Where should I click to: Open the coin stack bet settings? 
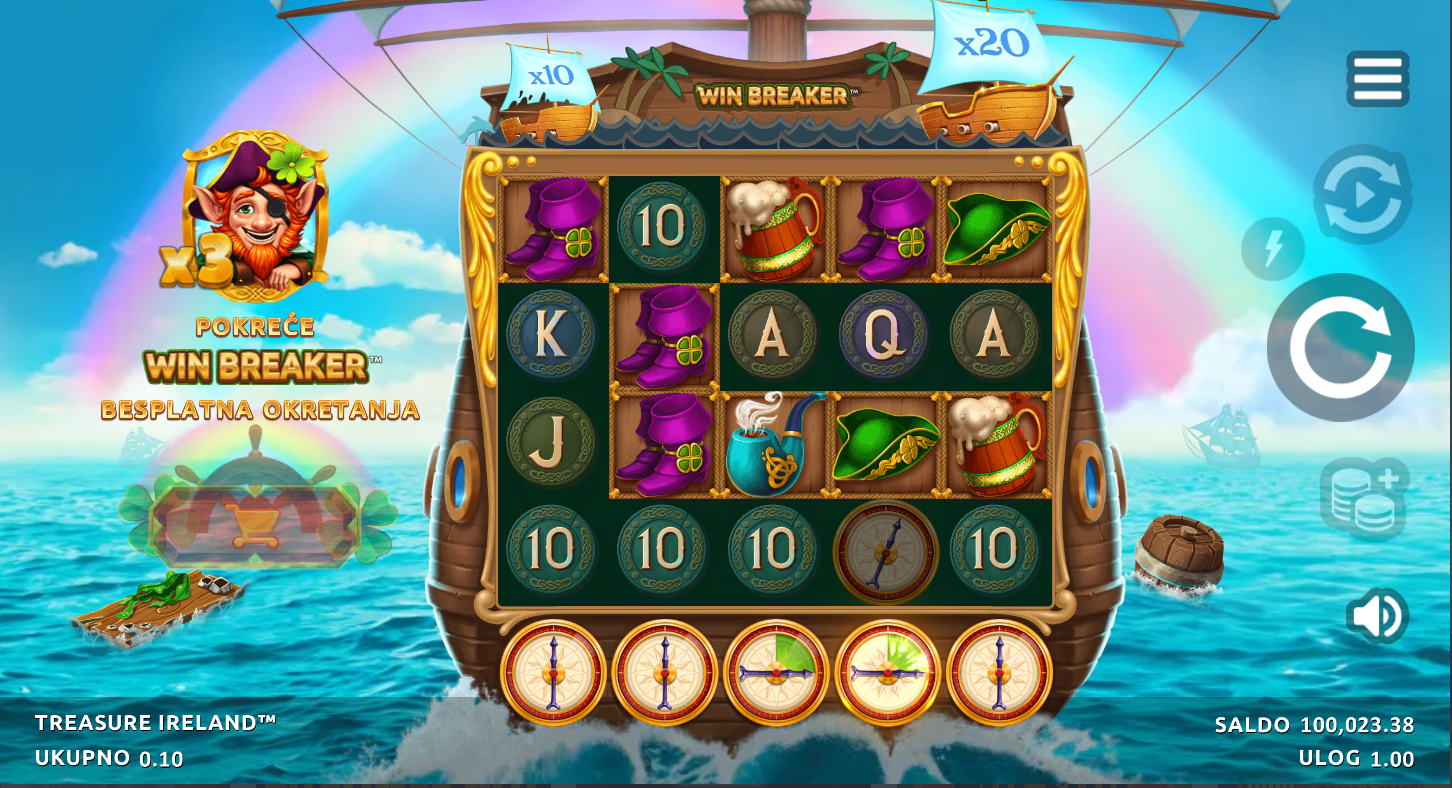(x=1364, y=498)
